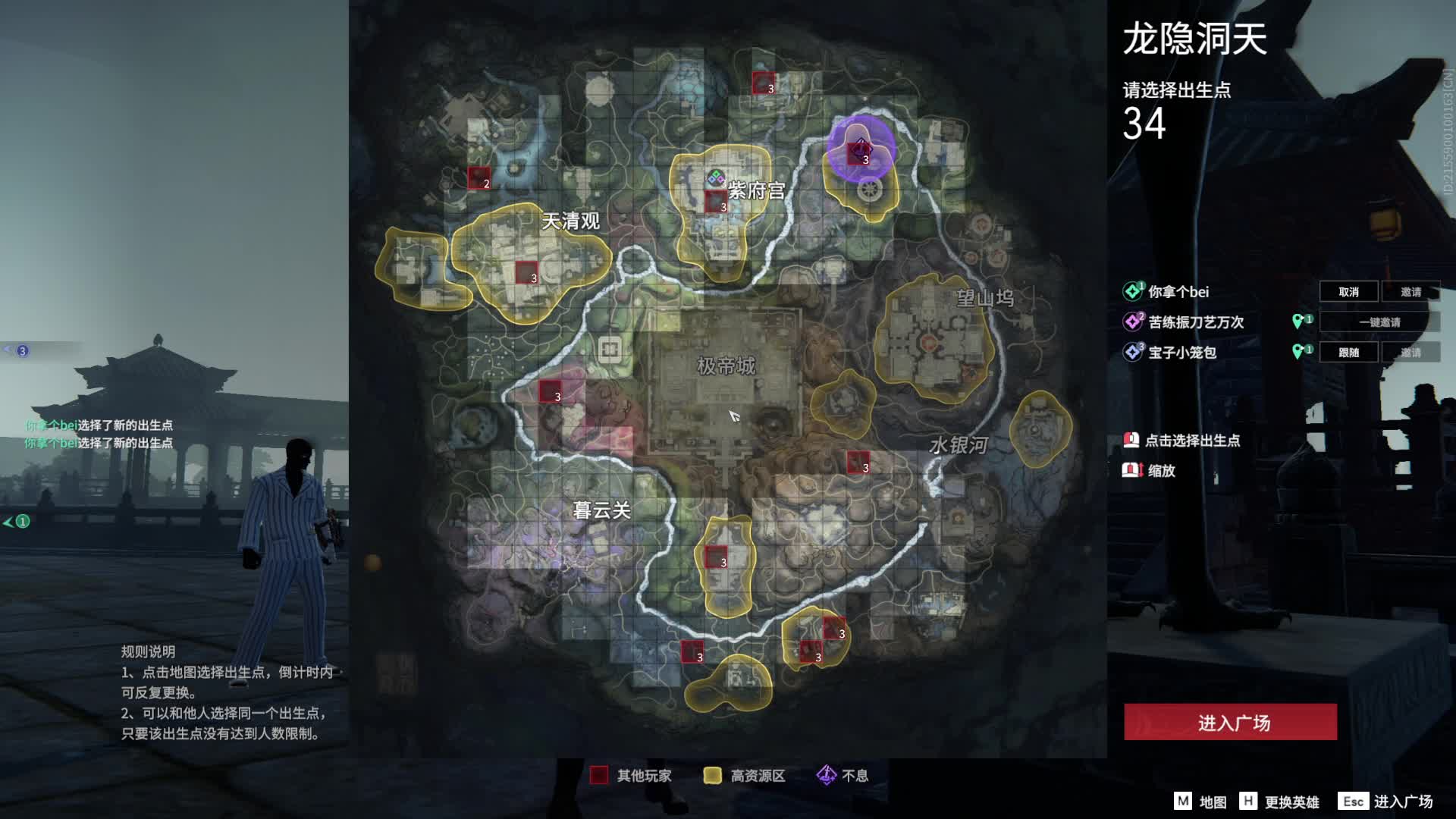The width and height of the screenshot is (1456, 819).
Task: Select the topmost red spawn marker on map
Action: pos(763,83)
